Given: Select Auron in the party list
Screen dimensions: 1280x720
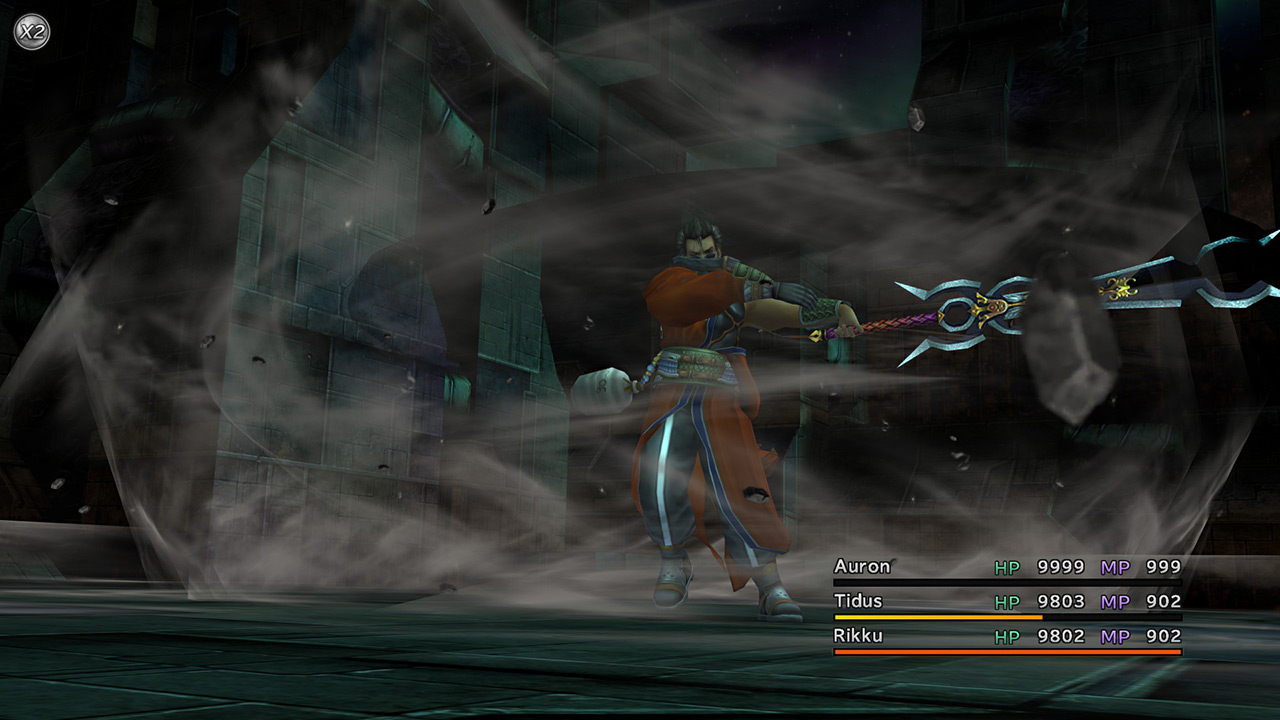Looking at the screenshot, I should [862, 567].
